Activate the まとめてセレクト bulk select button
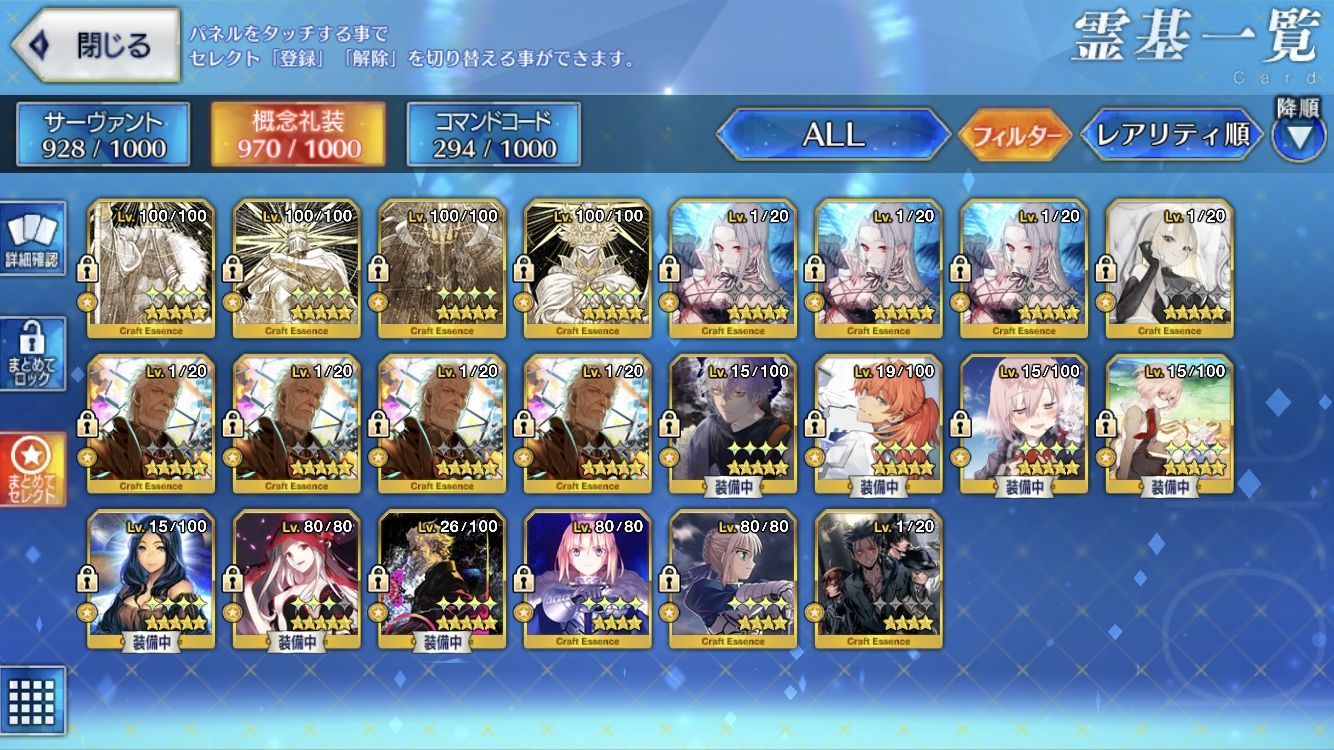Image resolution: width=1334 pixels, height=750 pixels. [x=33, y=469]
